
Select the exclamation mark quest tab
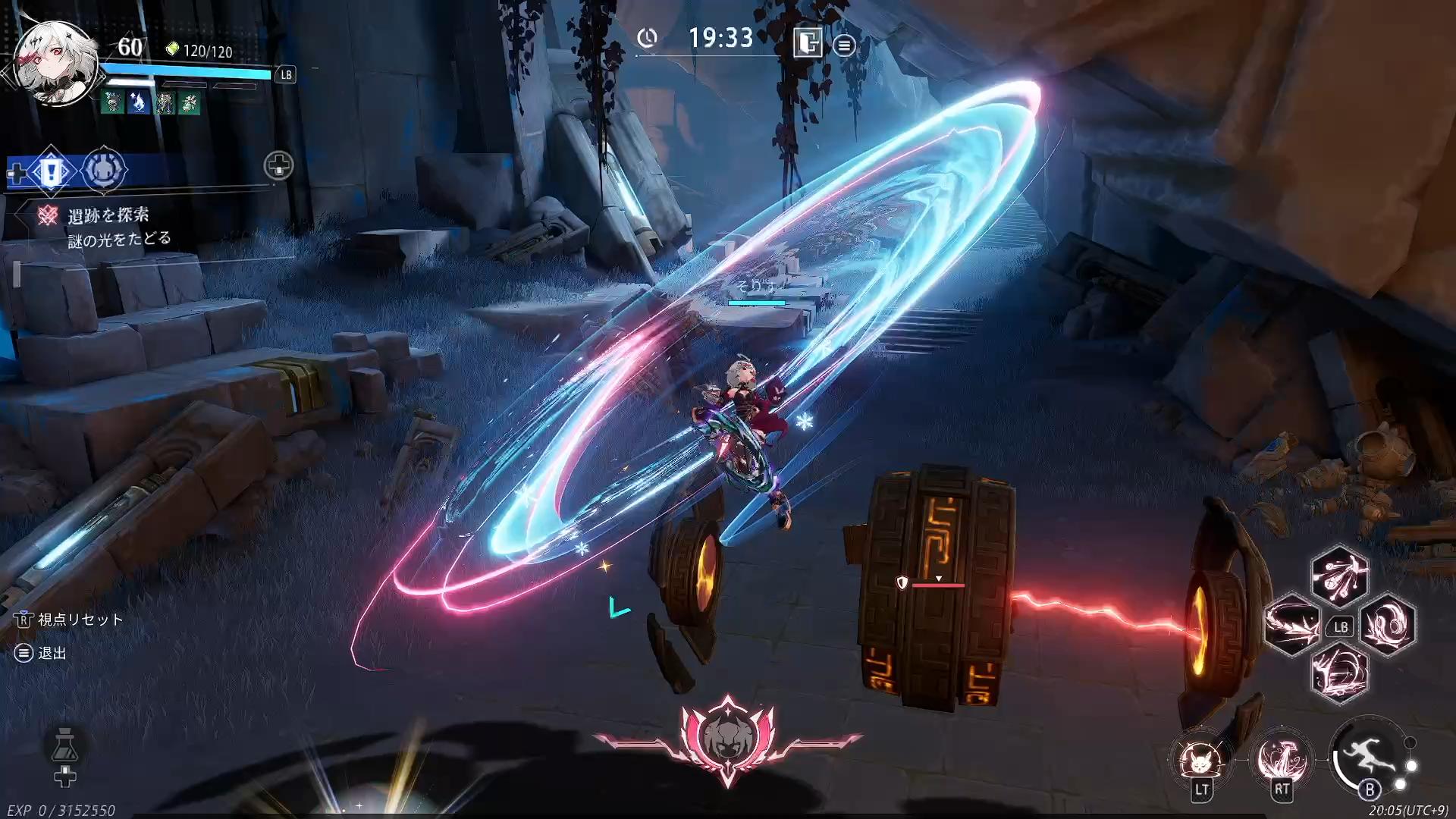(x=51, y=171)
